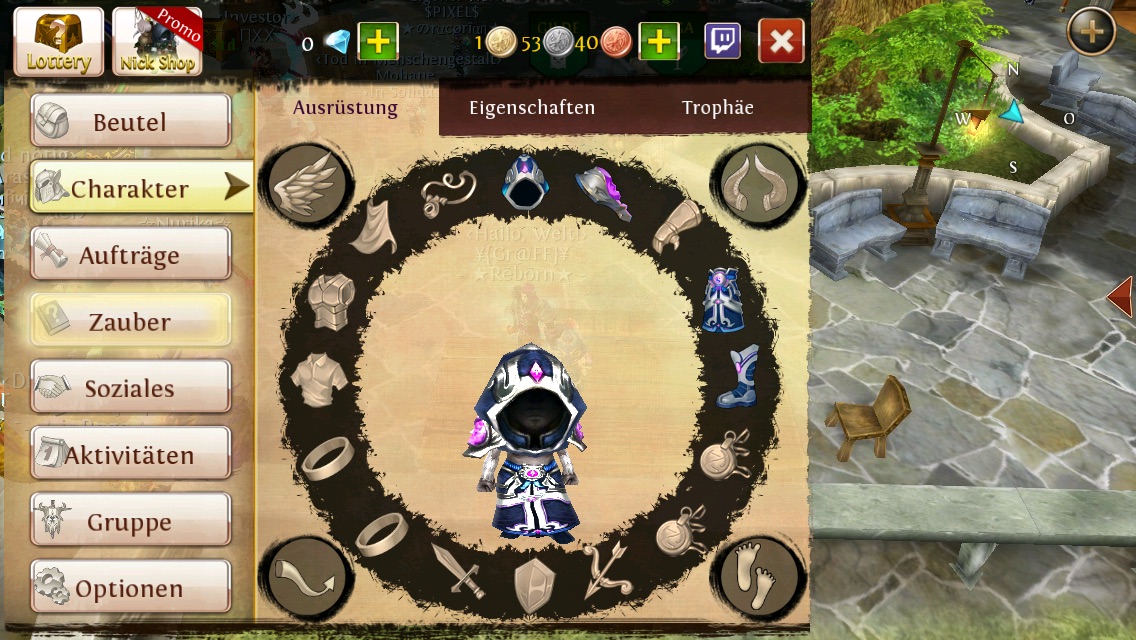Screen dimensions: 1136x640
Task: Close the character menu window
Action: [781, 41]
